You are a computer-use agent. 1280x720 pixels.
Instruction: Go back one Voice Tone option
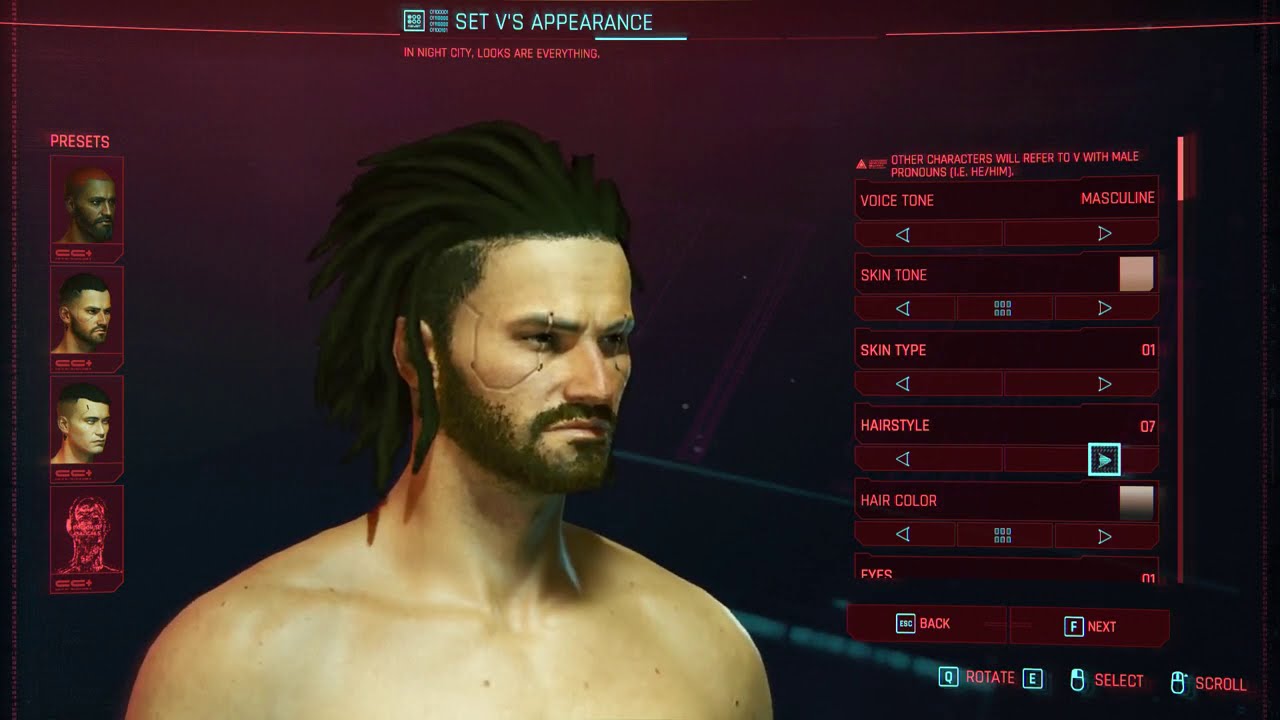[x=903, y=233]
